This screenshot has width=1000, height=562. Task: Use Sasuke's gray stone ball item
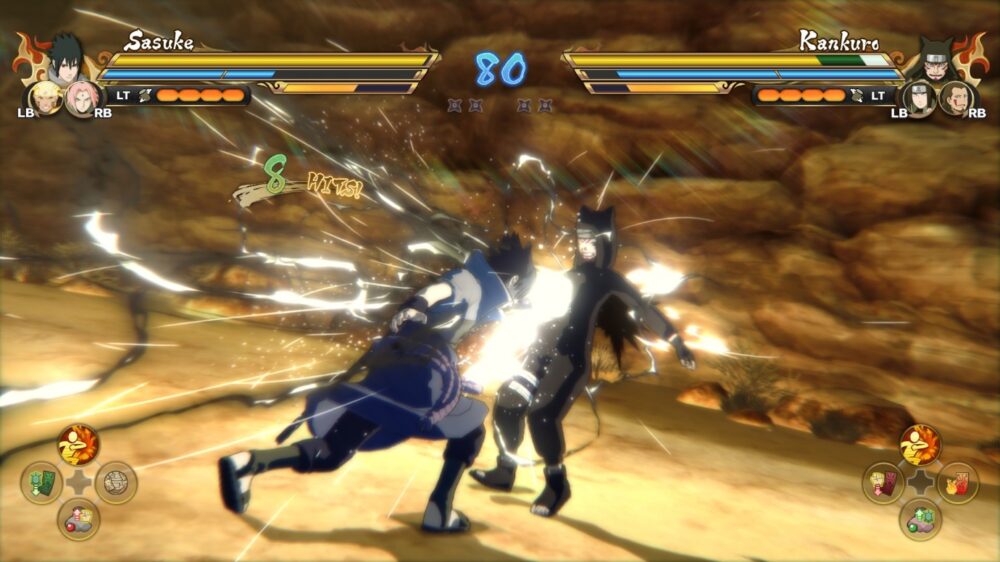115,482
